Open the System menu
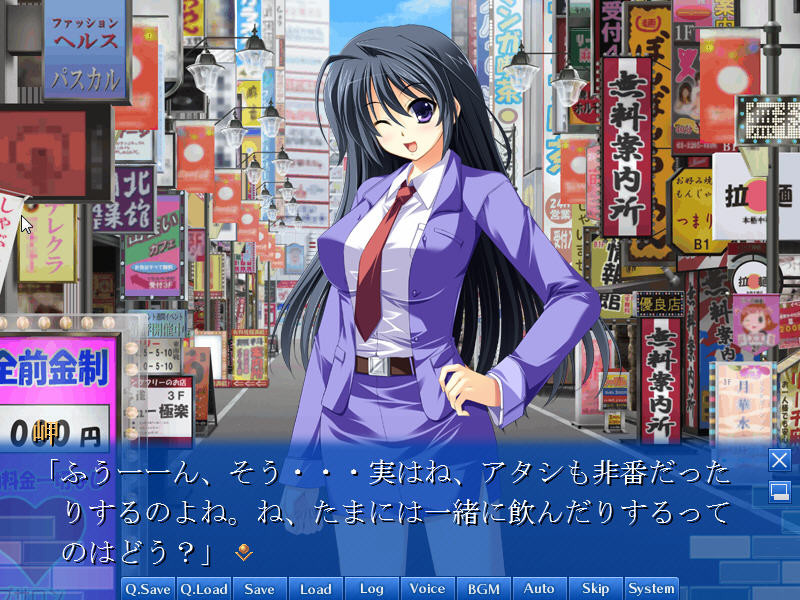Viewport: 800px width, 600px height. click(652, 589)
